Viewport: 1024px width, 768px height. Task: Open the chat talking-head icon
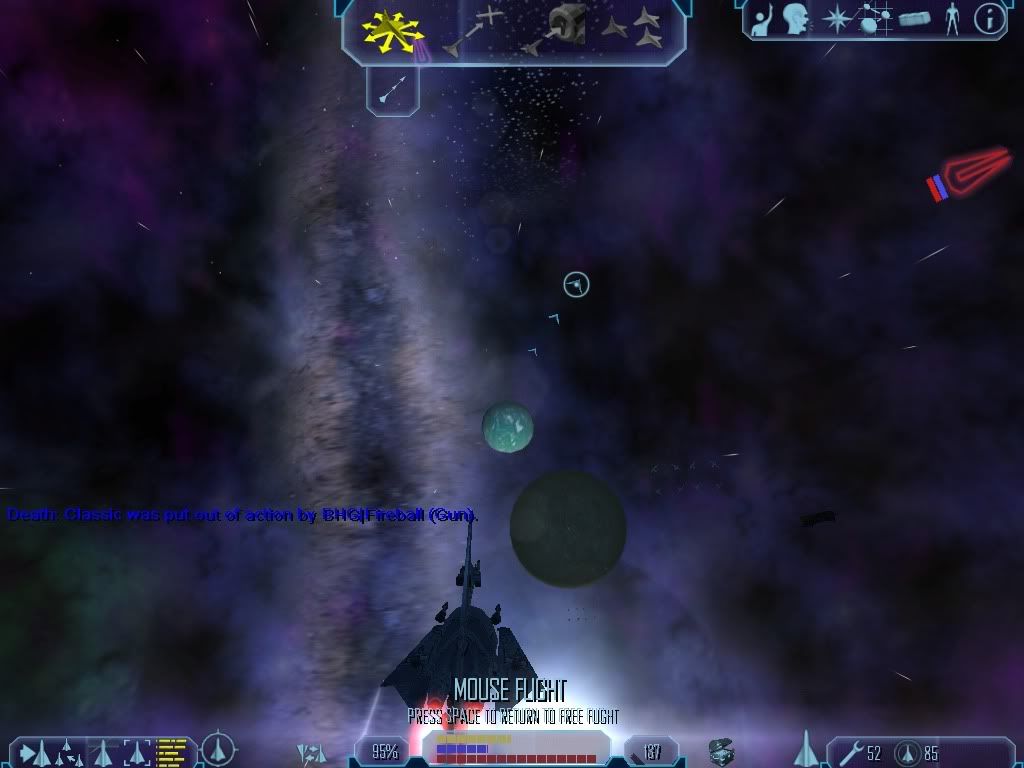pyautogui.click(x=796, y=19)
